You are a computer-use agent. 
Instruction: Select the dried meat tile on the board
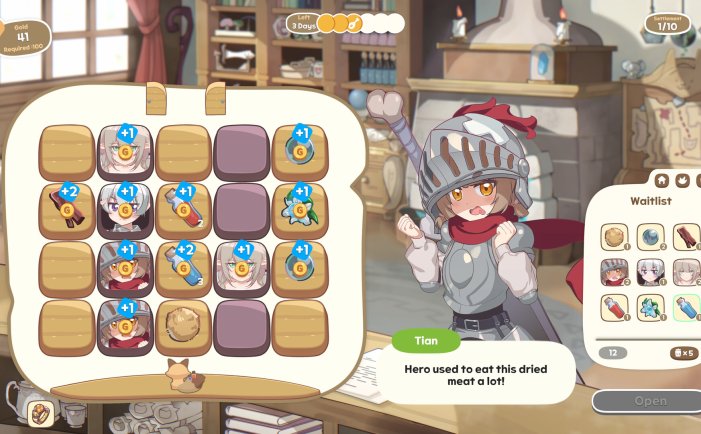pos(67,209)
